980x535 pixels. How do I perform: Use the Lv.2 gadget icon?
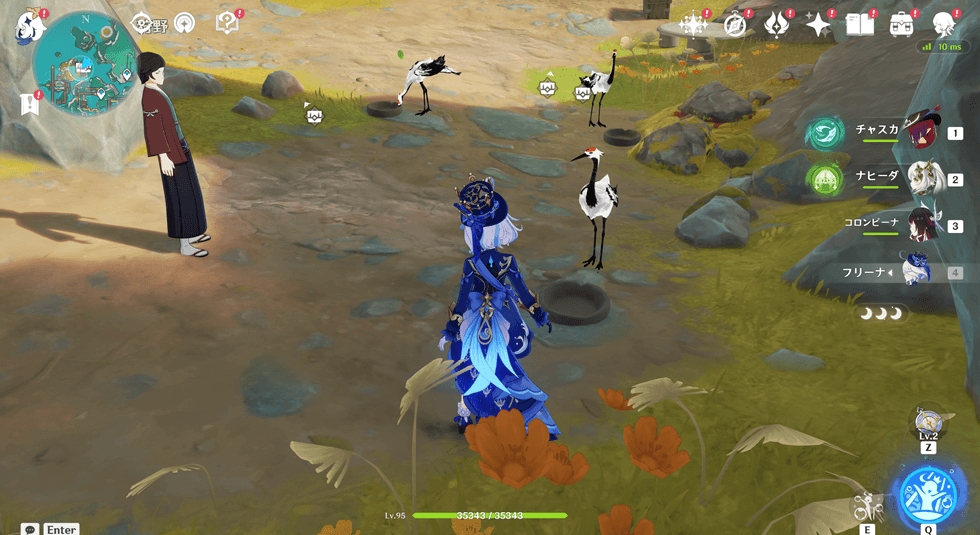(928, 423)
